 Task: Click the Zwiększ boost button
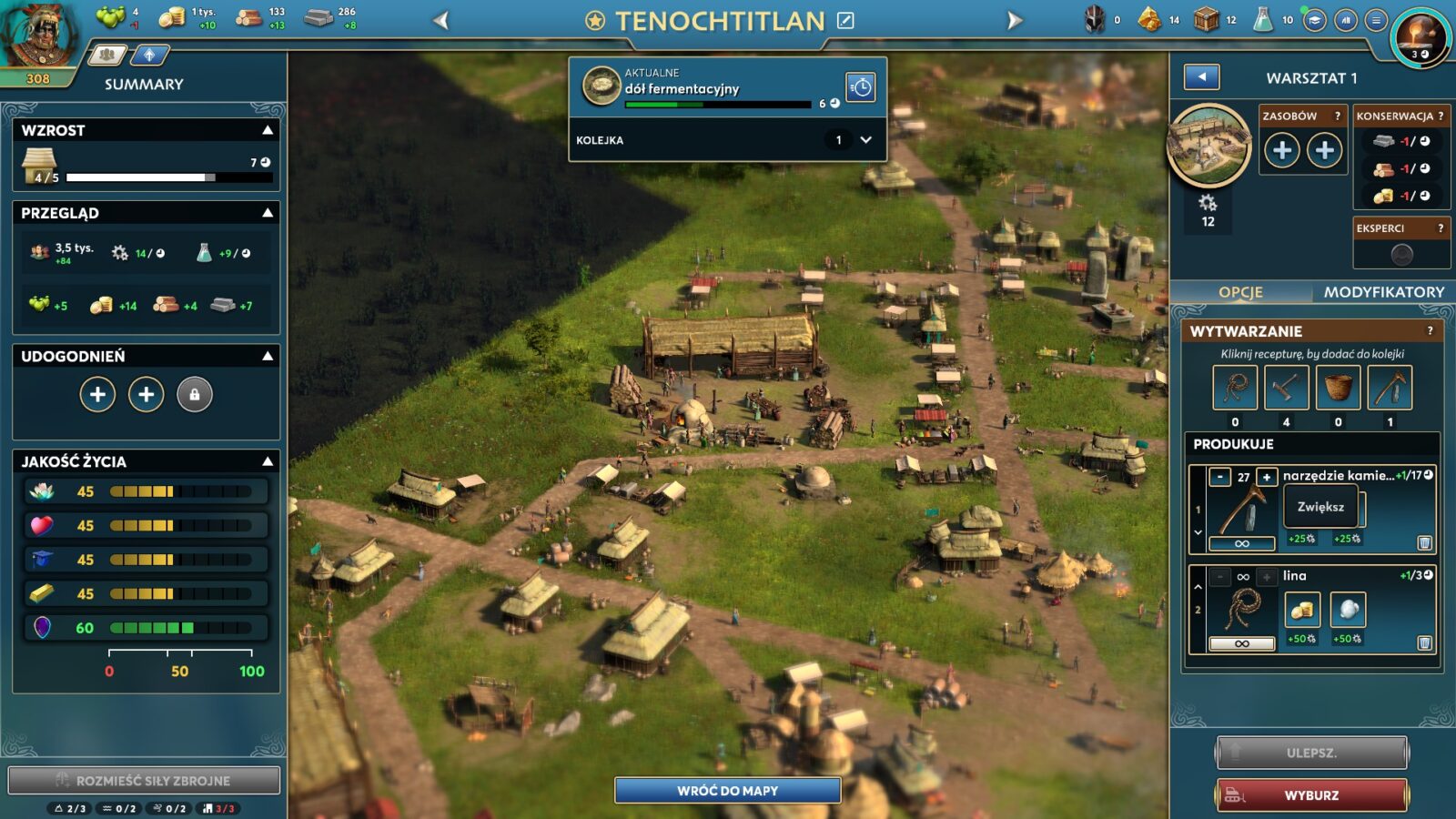pyautogui.click(x=1320, y=507)
